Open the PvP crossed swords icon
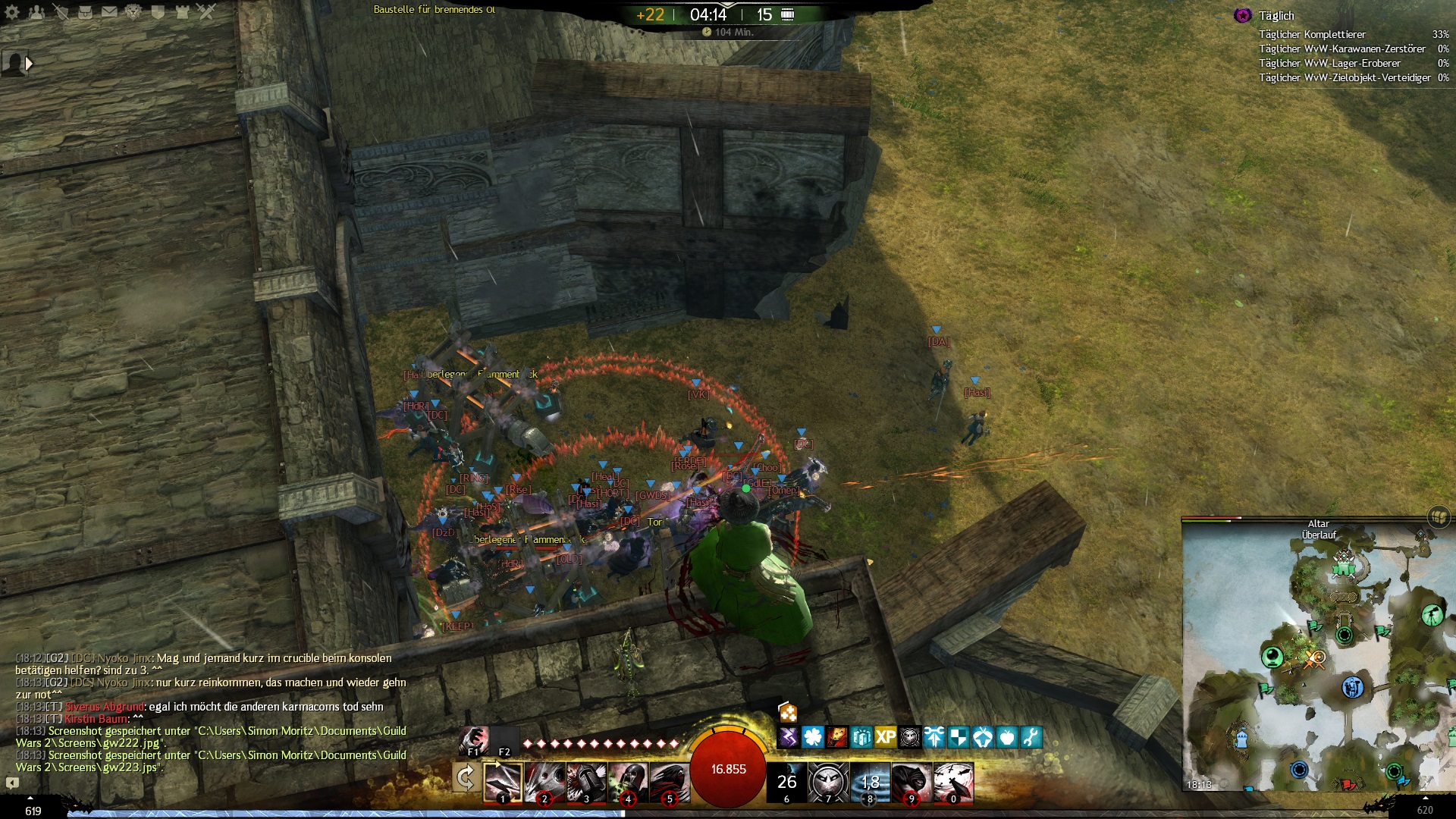1456x819 pixels. point(206,12)
